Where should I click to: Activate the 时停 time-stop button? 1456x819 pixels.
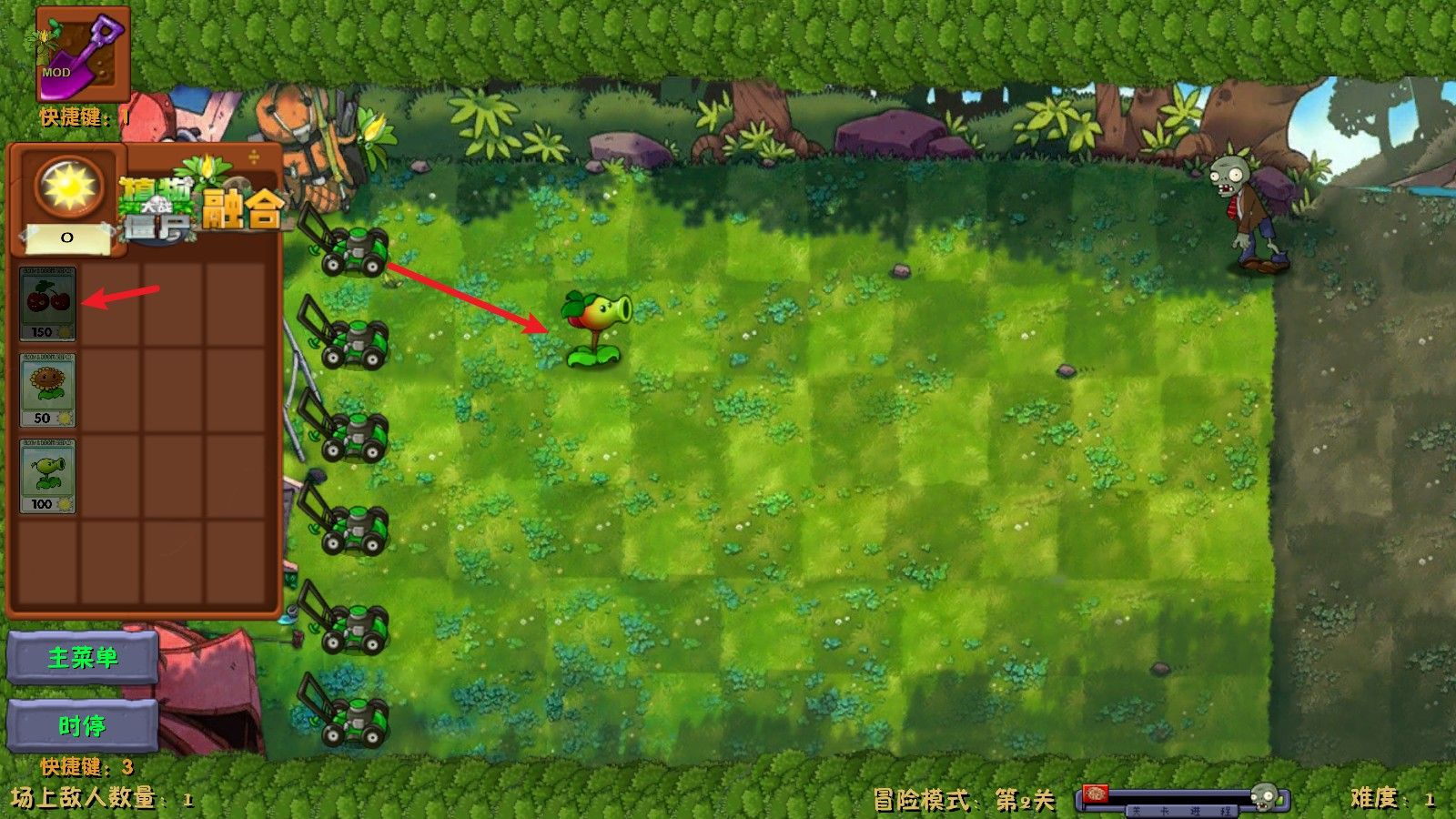pyautogui.click(x=82, y=725)
